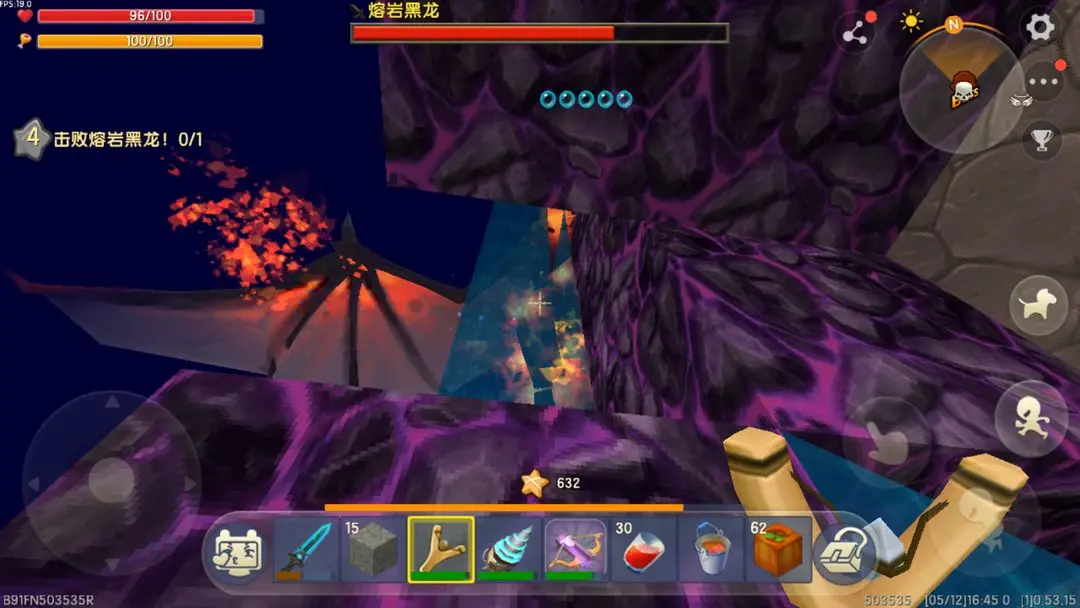
Task: Select the red potion slot
Action: pyautogui.click(x=643, y=549)
